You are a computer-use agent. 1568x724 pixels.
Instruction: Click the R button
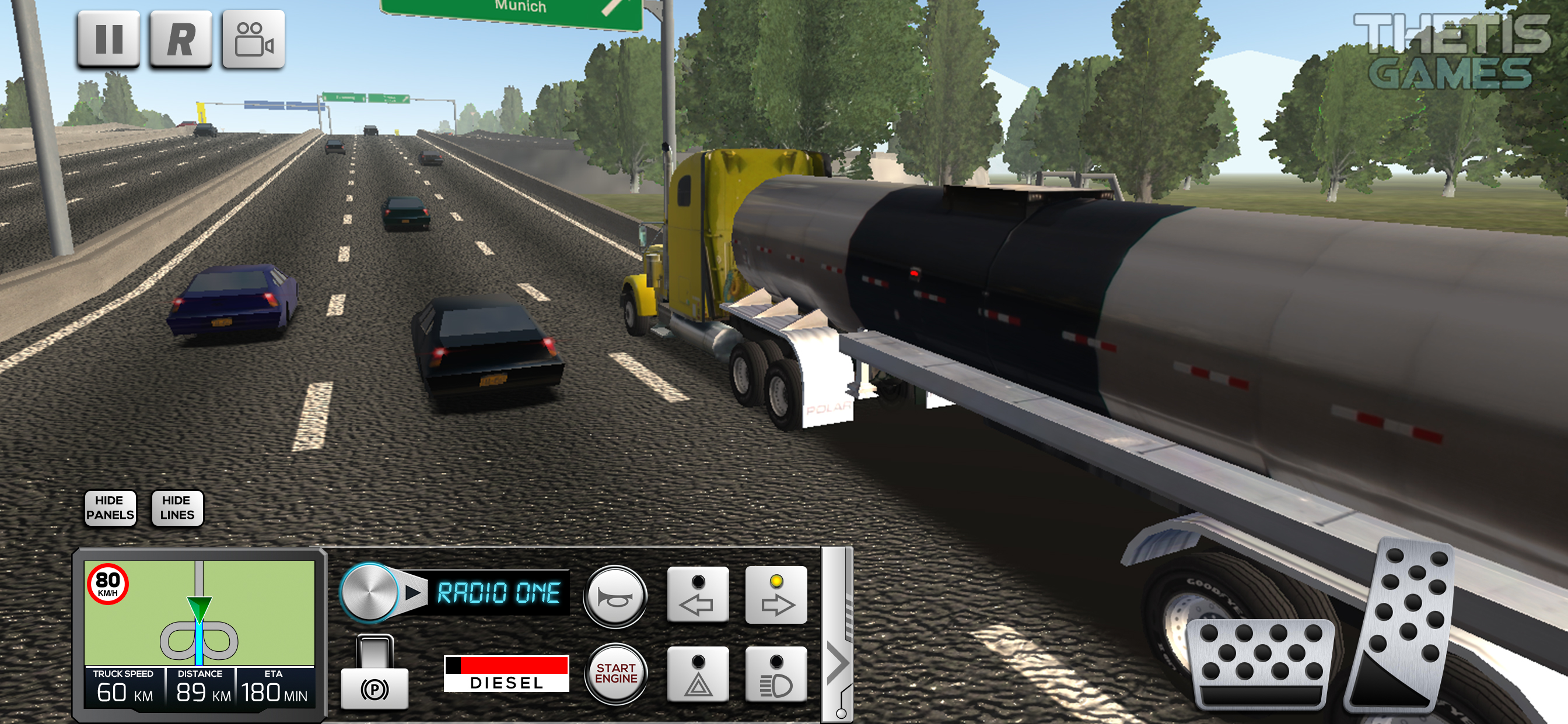(x=181, y=39)
